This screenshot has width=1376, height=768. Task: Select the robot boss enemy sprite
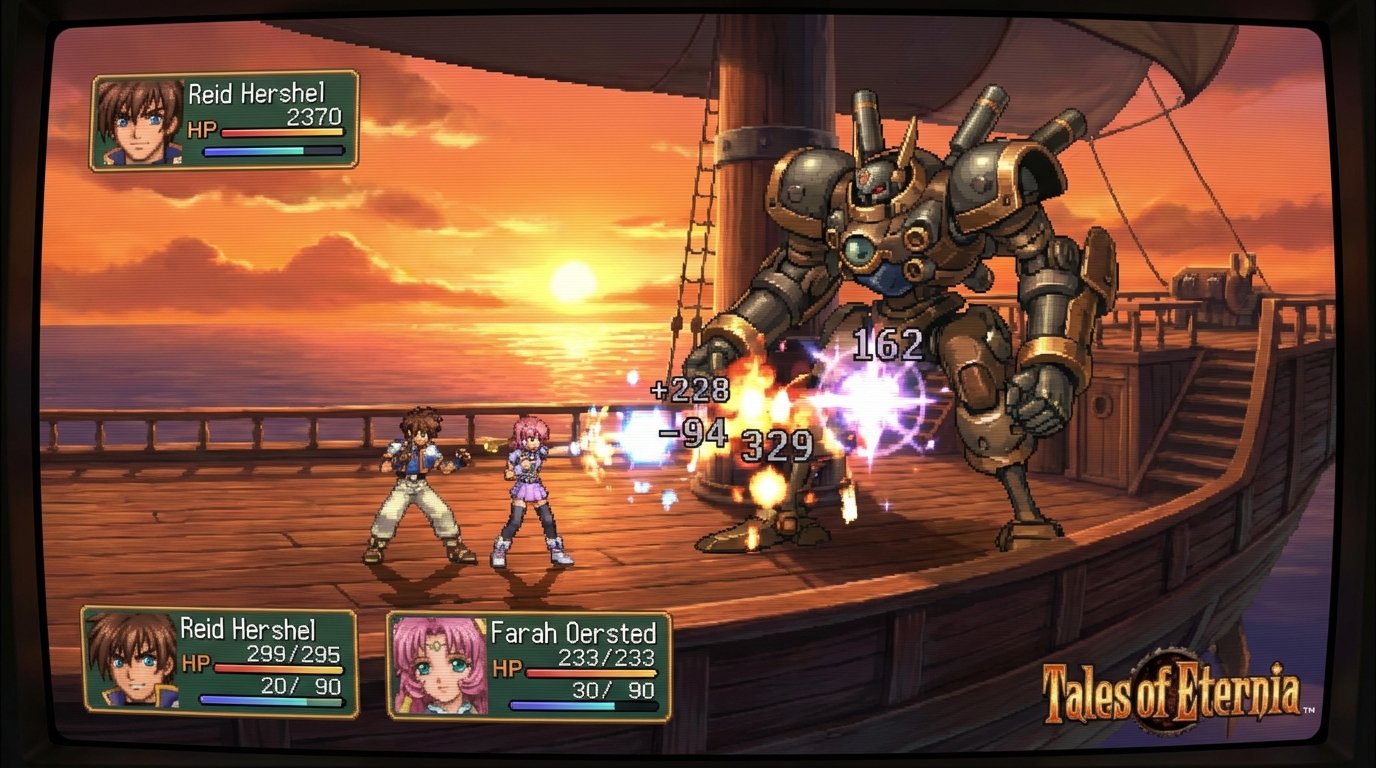pyautogui.click(x=900, y=250)
